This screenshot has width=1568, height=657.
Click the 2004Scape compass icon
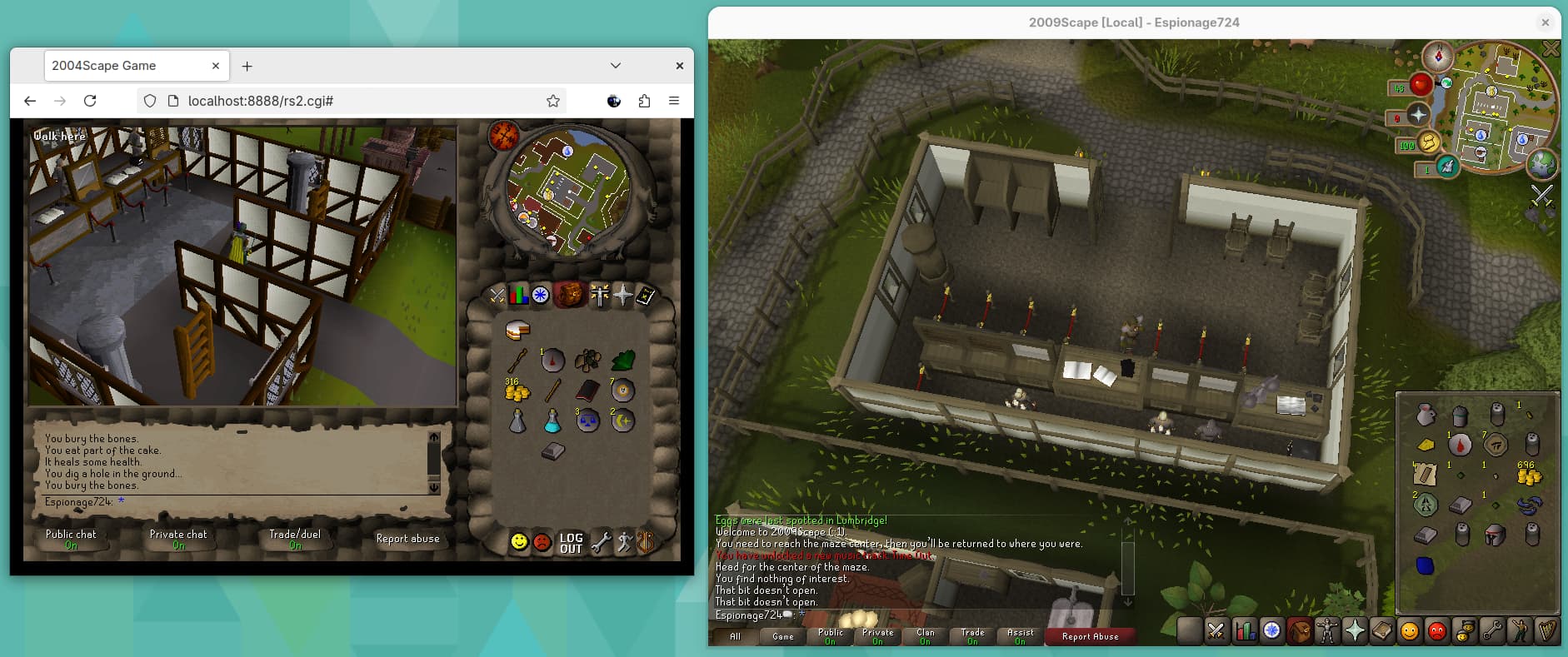[504, 136]
